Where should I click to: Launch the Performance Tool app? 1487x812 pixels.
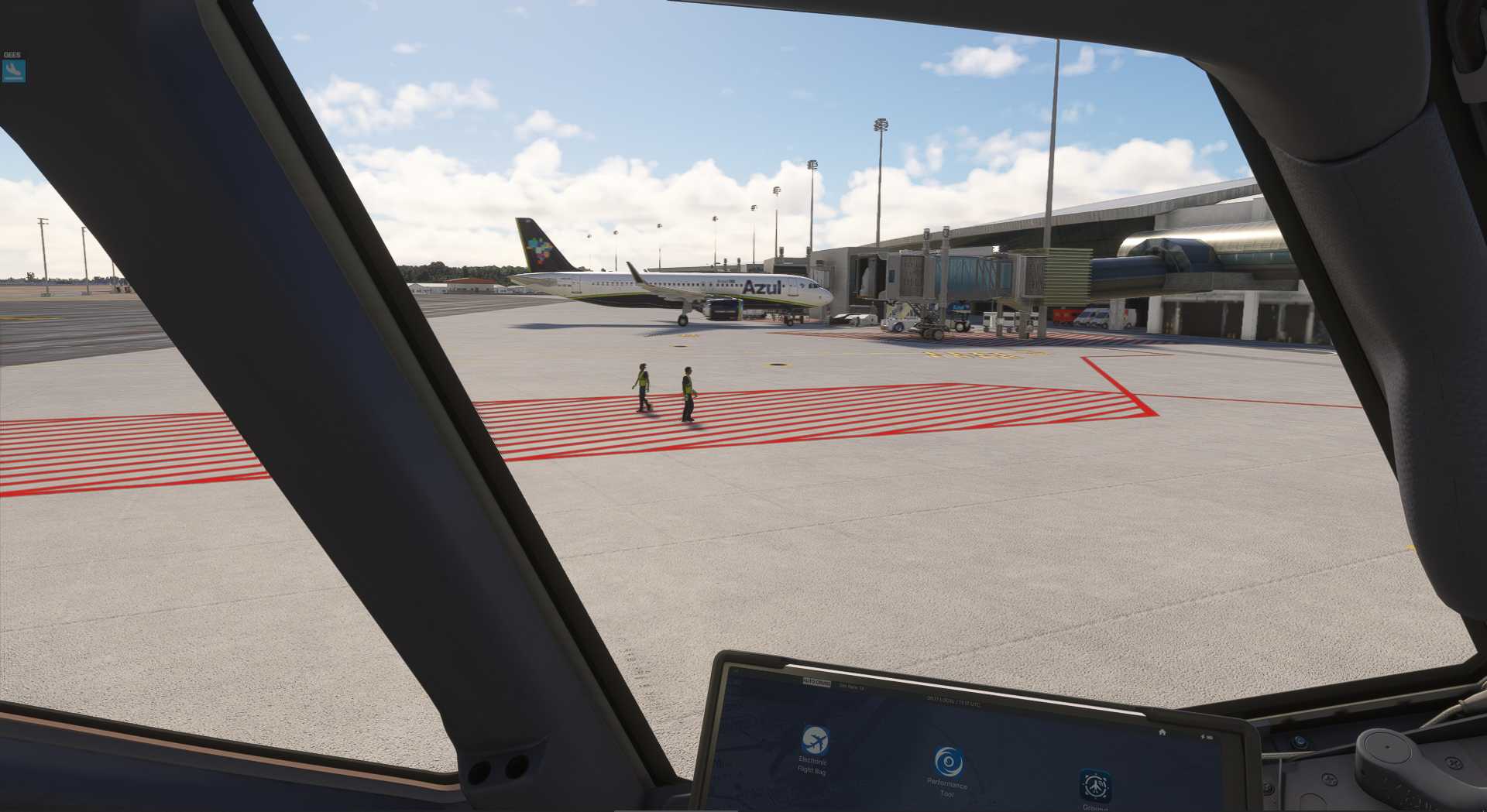click(x=948, y=762)
